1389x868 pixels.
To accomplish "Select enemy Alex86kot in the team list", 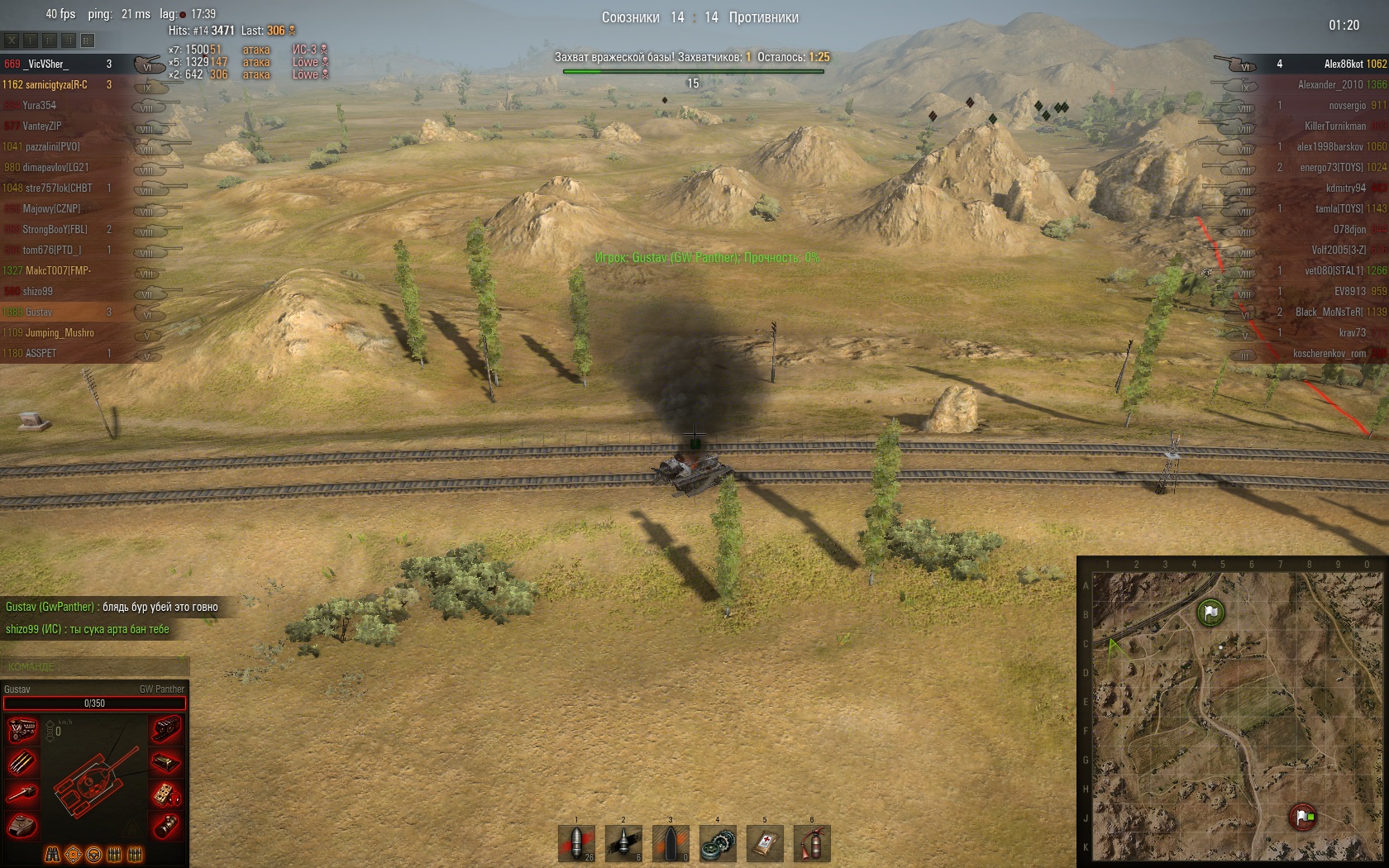I will coord(1343,64).
